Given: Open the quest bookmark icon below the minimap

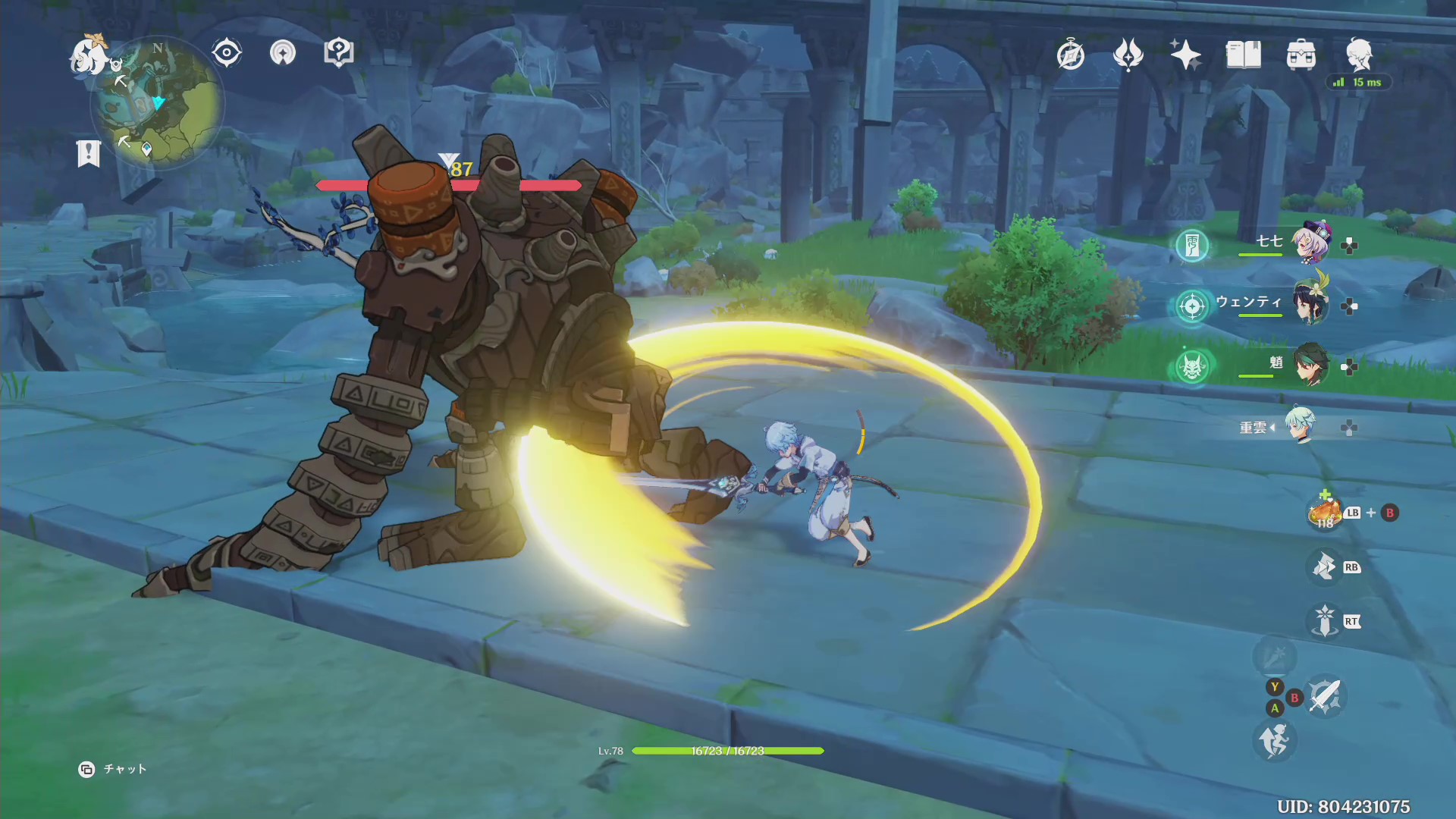Looking at the screenshot, I should click(x=89, y=152).
